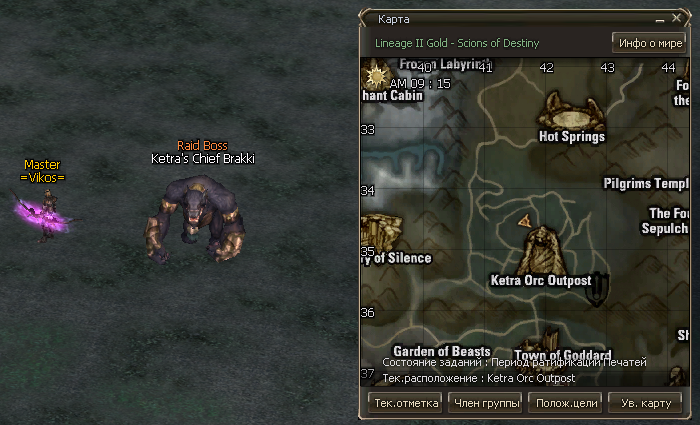Choose Garden of Beasts on the map

(x=441, y=351)
